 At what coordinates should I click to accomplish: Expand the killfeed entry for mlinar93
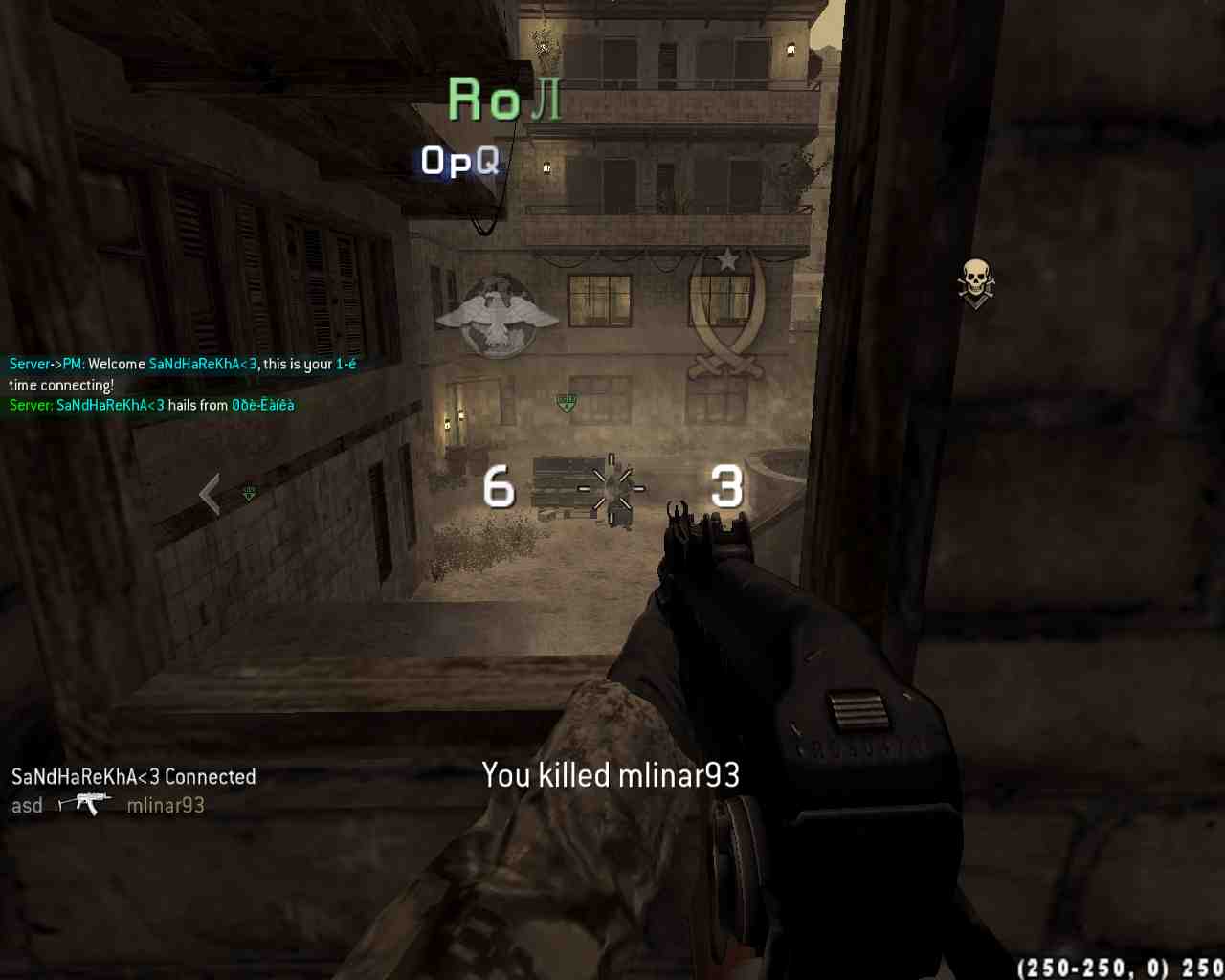pos(165,805)
